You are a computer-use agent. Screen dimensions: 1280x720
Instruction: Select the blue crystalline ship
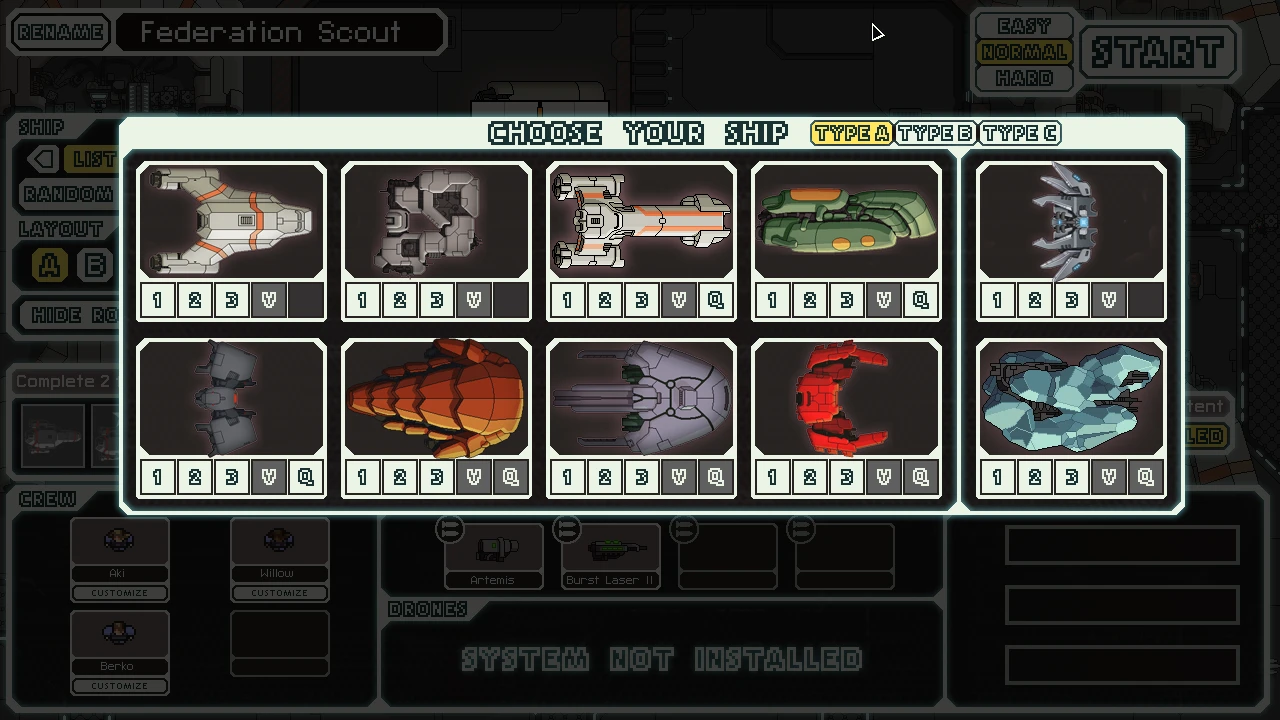(x=1070, y=398)
